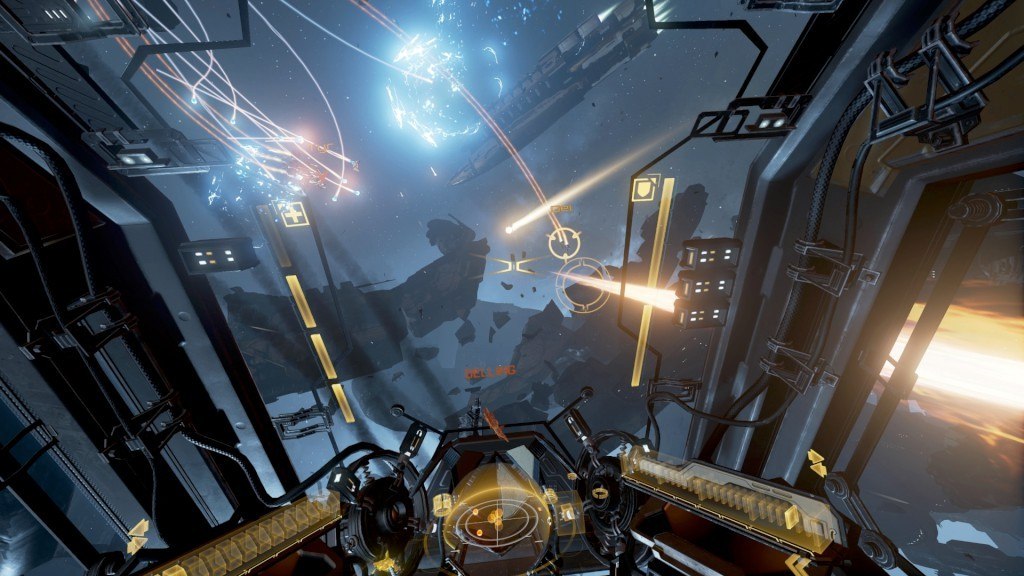
Task: Select the shield status icon
Action: (644, 189)
